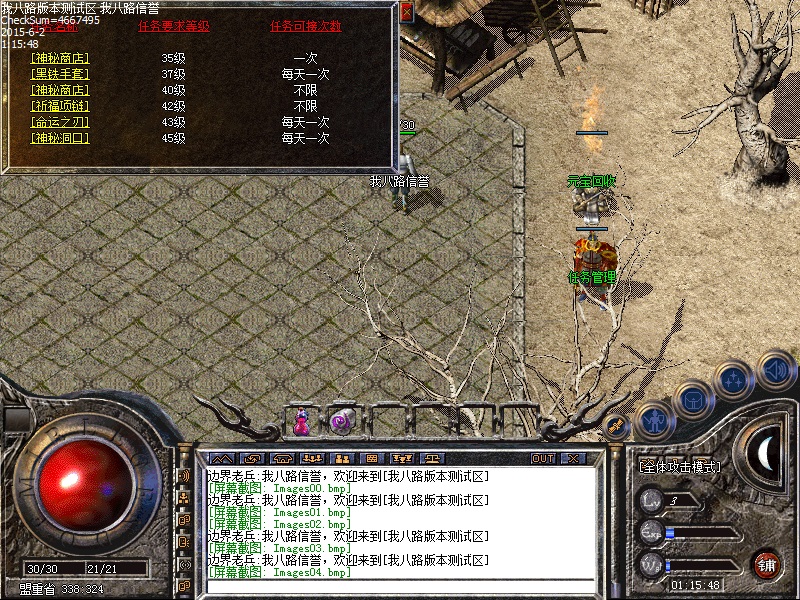Image resolution: width=800 pixels, height=600 pixels.
Task: Open the red 铺 shop button
Action: (767, 564)
